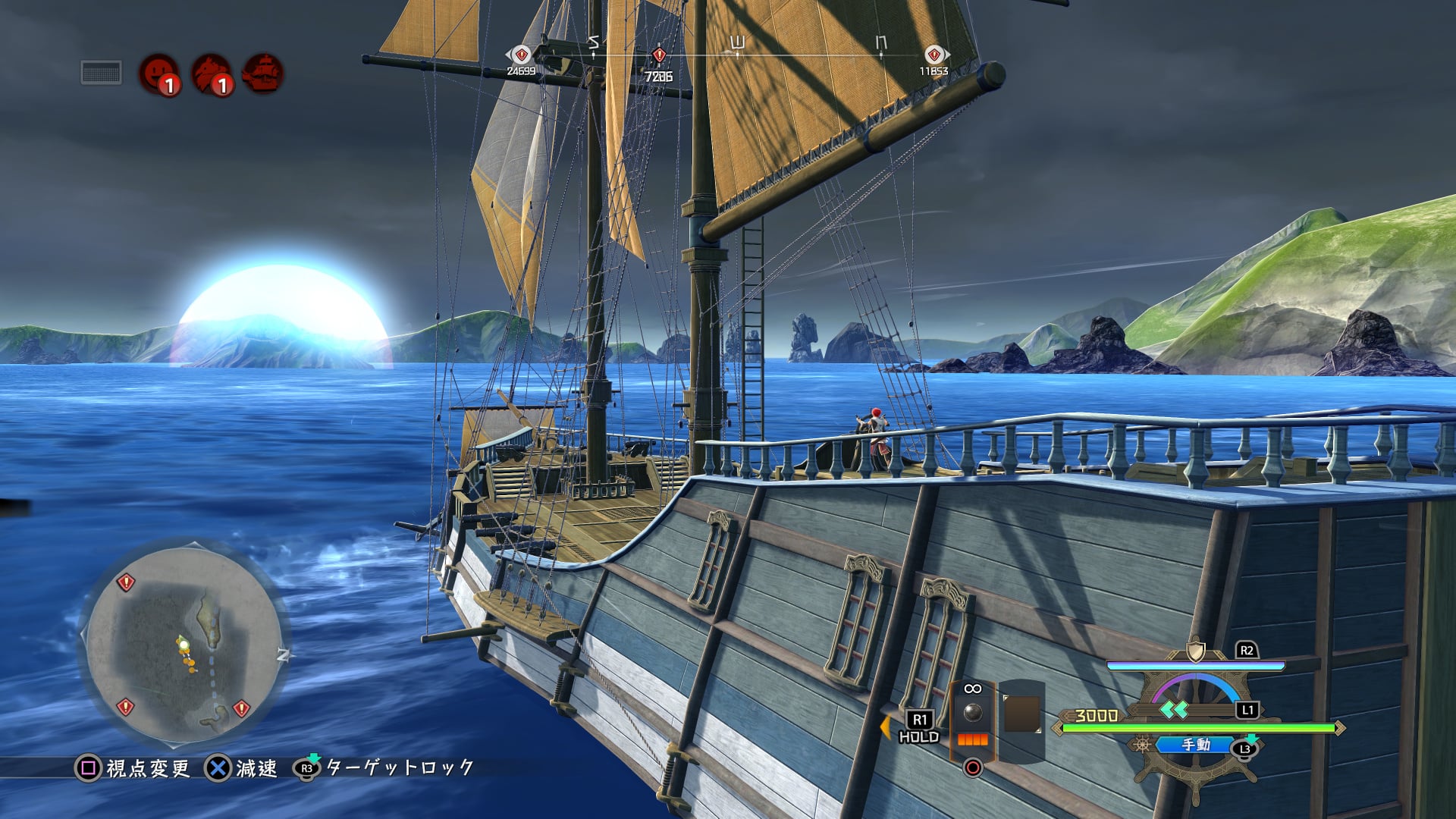Image resolution: width=1456 pixels, height=819 pixels.
Task: Click the red sailing ship status icon
Action: pos(262,74)
